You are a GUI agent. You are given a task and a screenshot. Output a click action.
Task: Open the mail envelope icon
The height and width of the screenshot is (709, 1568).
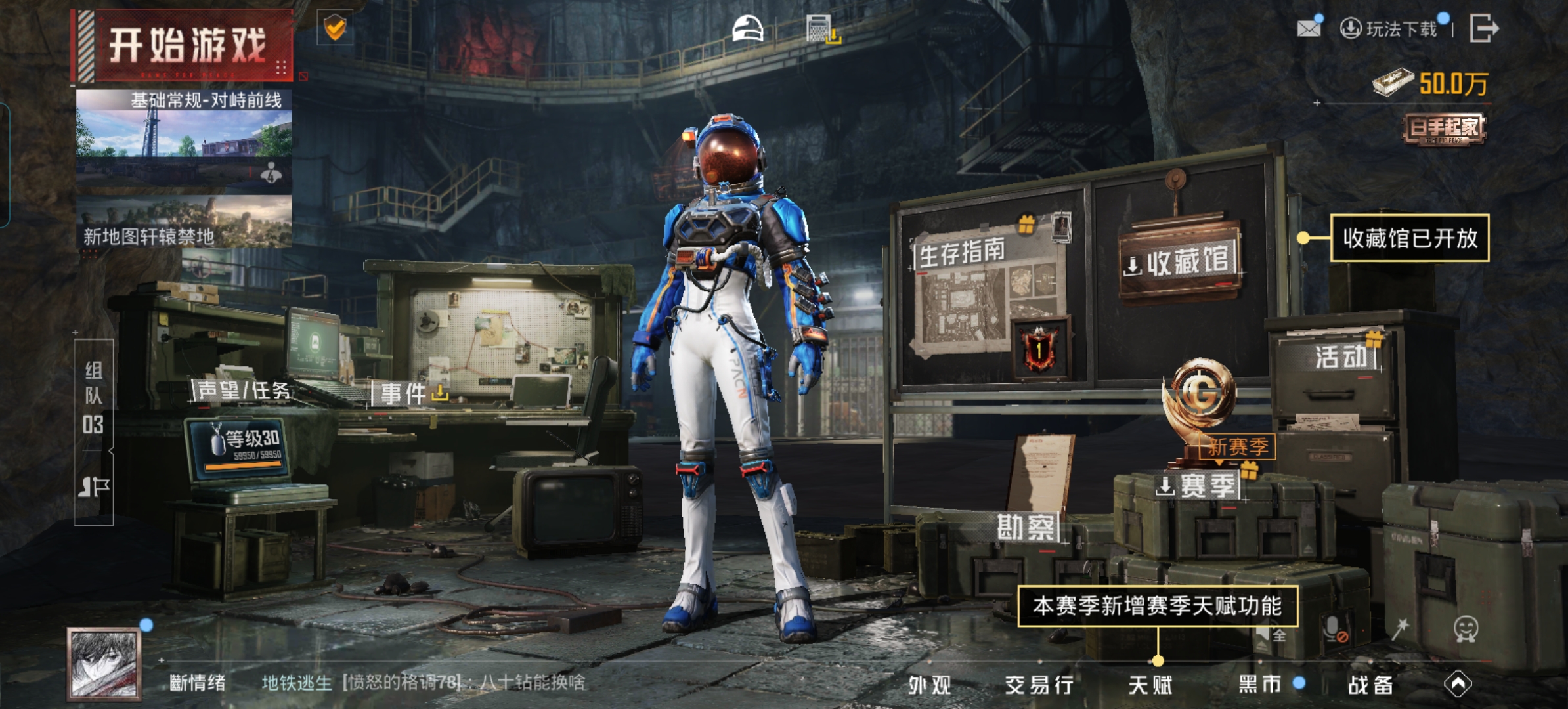pyautogui.click(x=1308, y=28)
